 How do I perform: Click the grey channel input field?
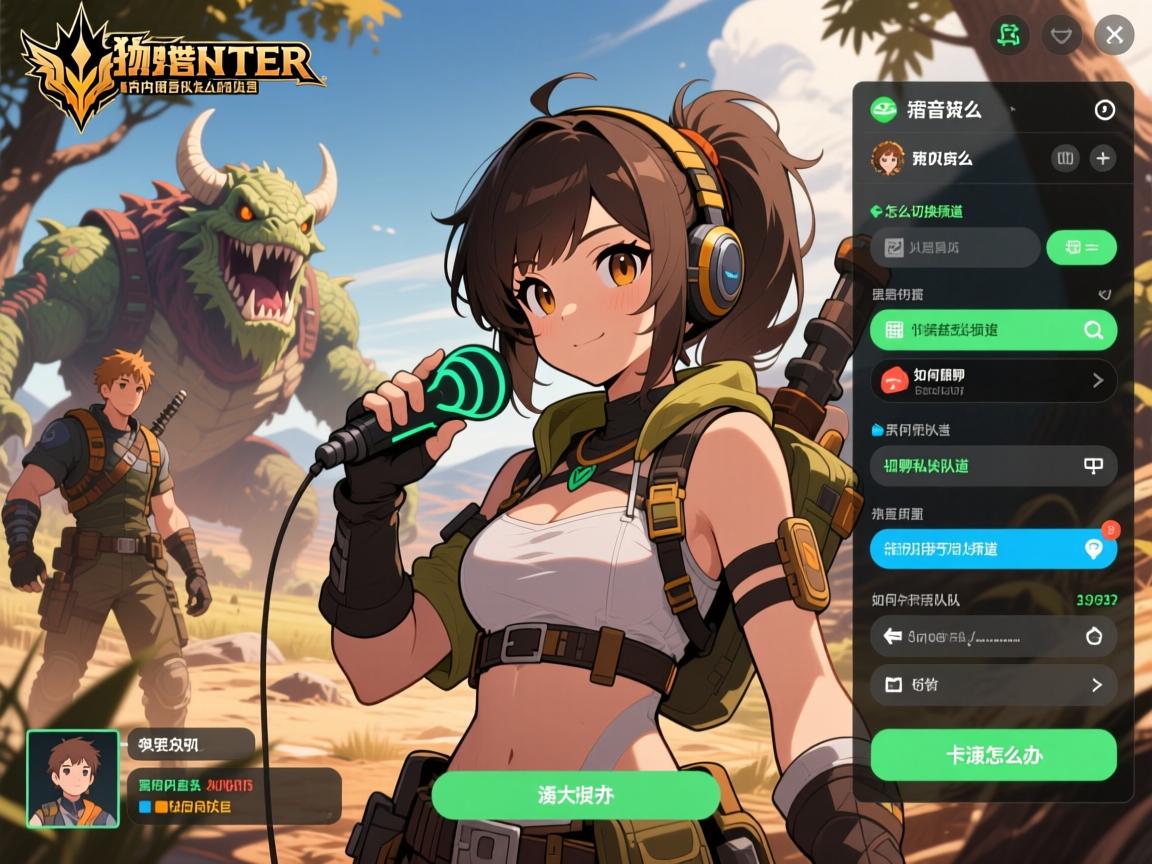(x=954, y=247)
